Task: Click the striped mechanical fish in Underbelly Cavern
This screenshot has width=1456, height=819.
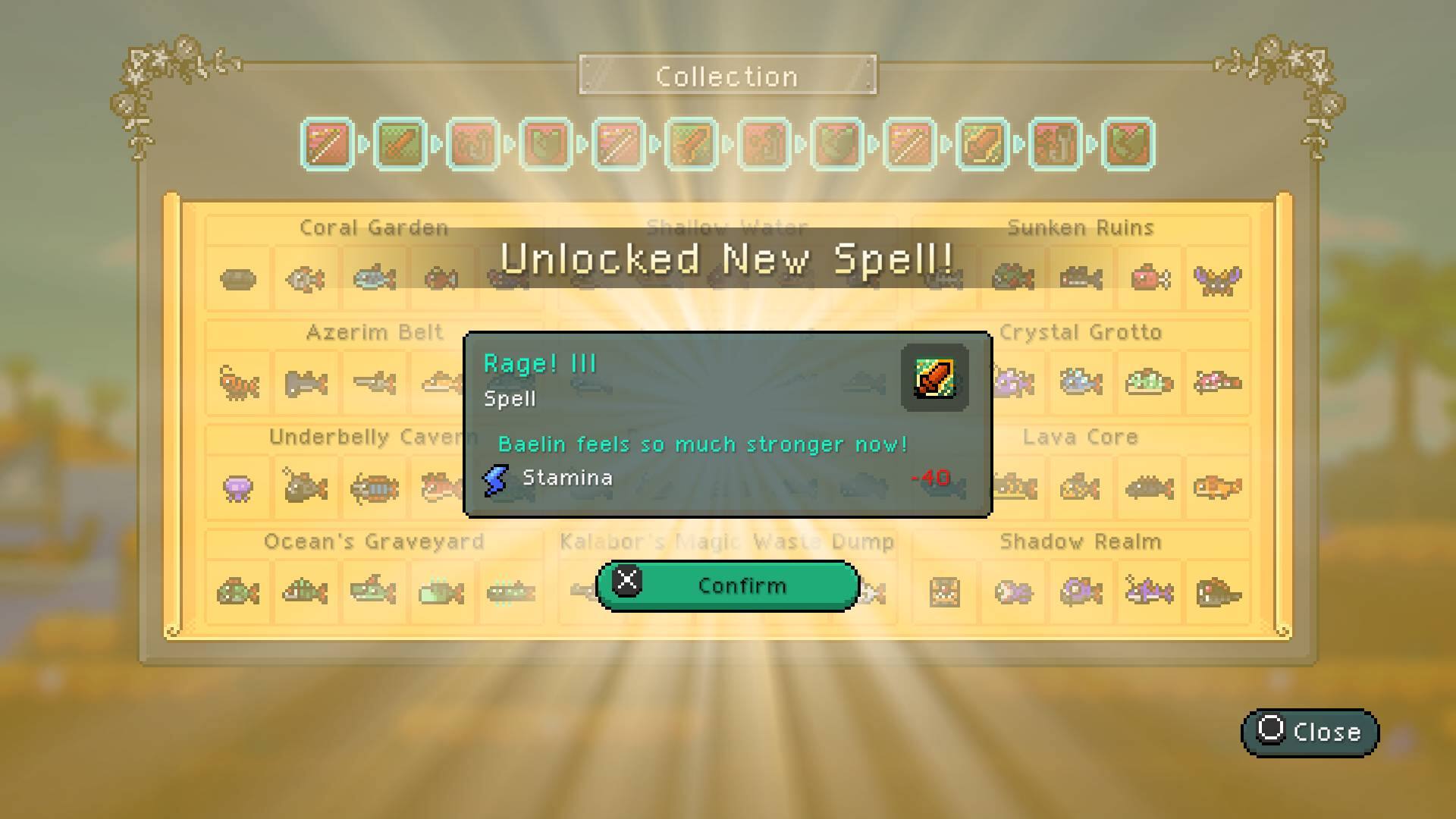Action: [372, 488]
